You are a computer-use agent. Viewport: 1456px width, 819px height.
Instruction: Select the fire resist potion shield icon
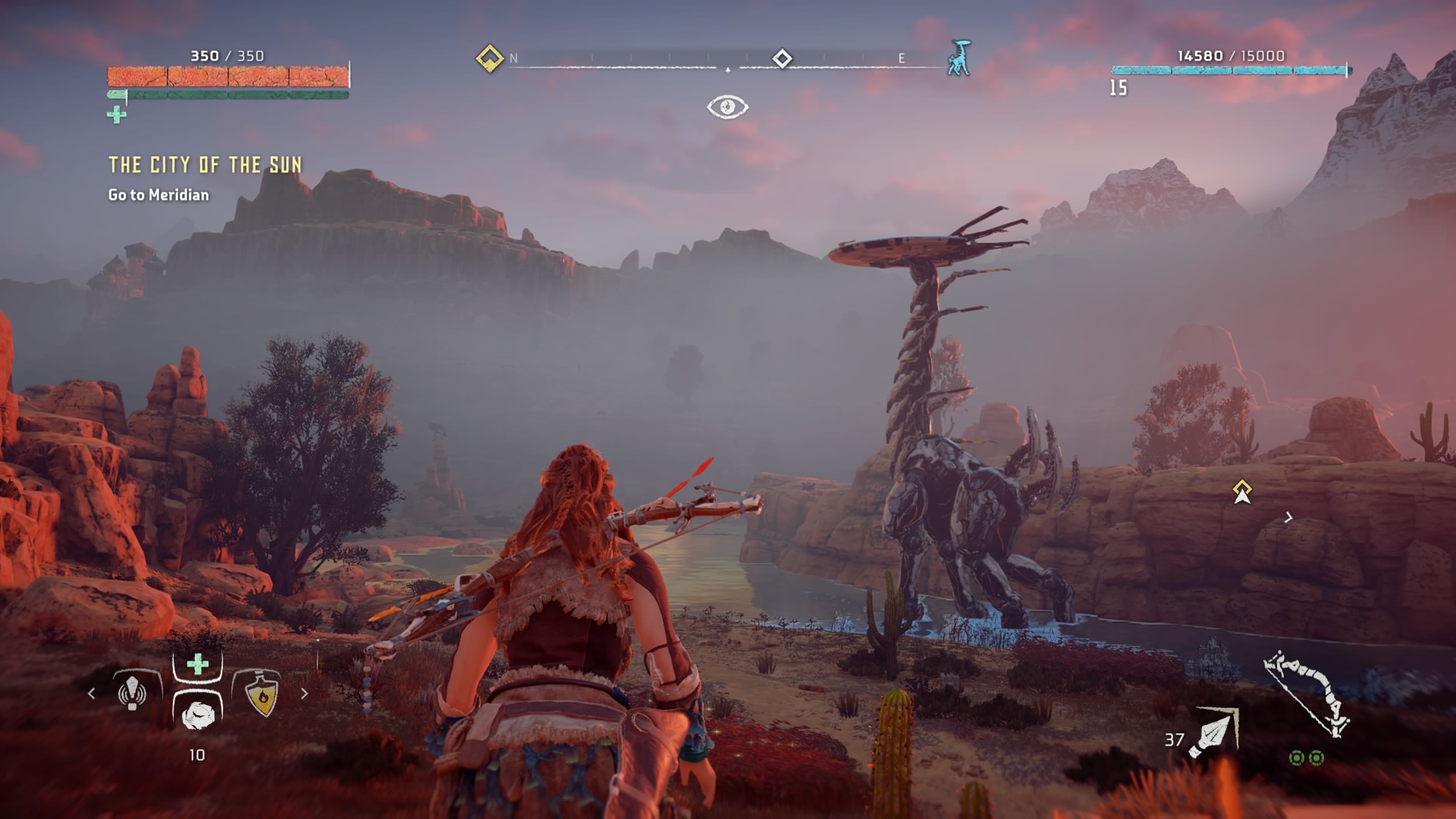pyautogui.click(x=262, y=694)
